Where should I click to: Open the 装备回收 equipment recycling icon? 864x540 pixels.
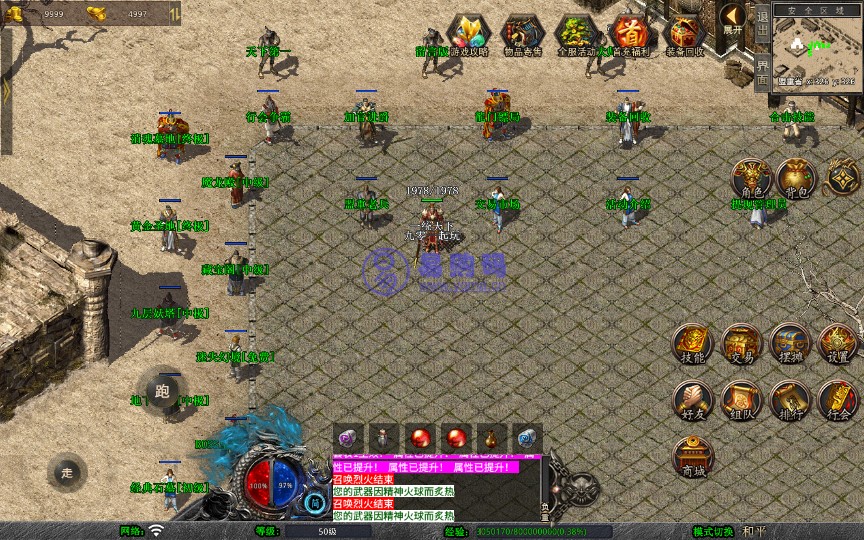pos(685,33)
